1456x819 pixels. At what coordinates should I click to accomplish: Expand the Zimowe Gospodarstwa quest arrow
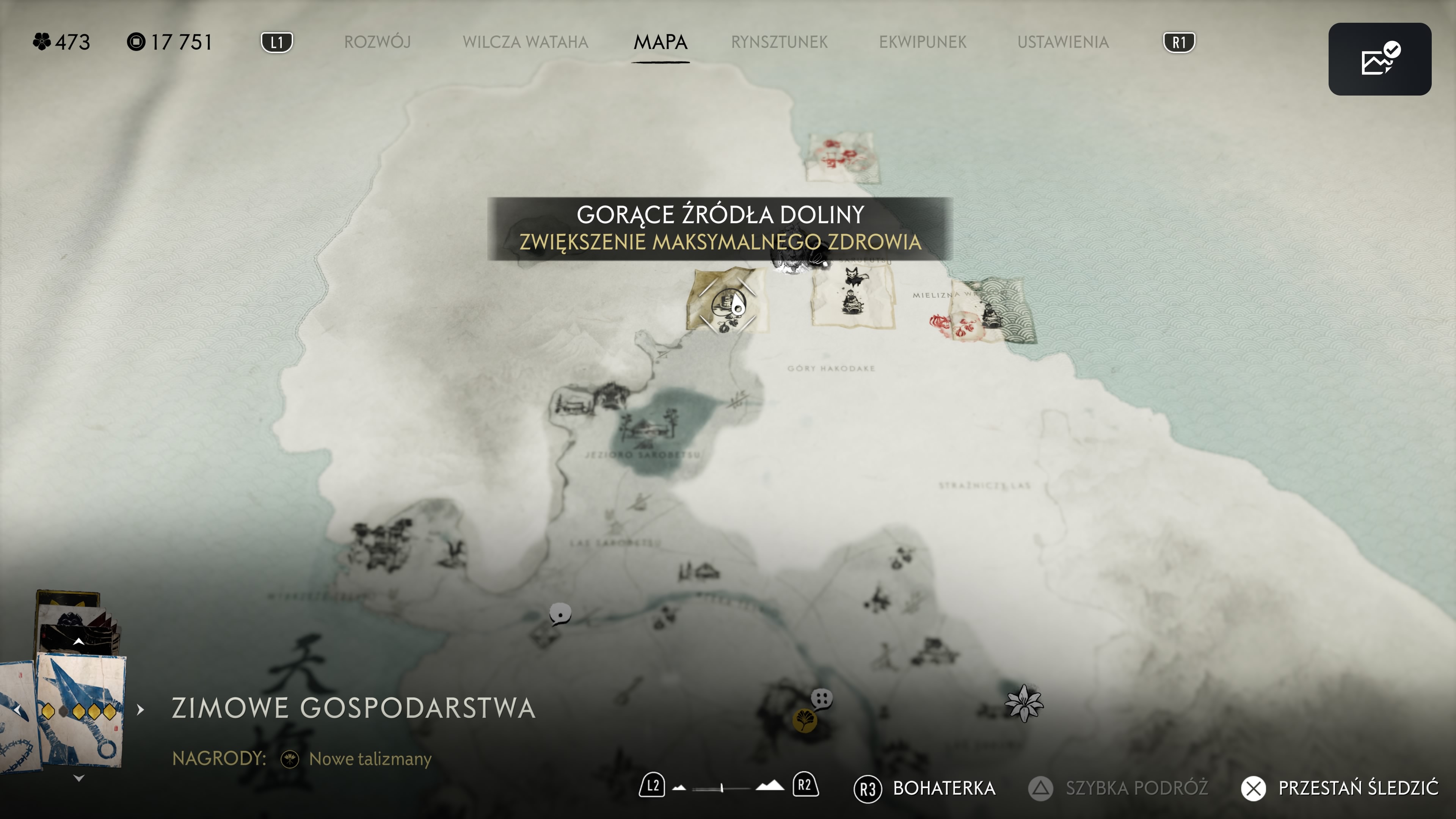(x=141, y=709)
